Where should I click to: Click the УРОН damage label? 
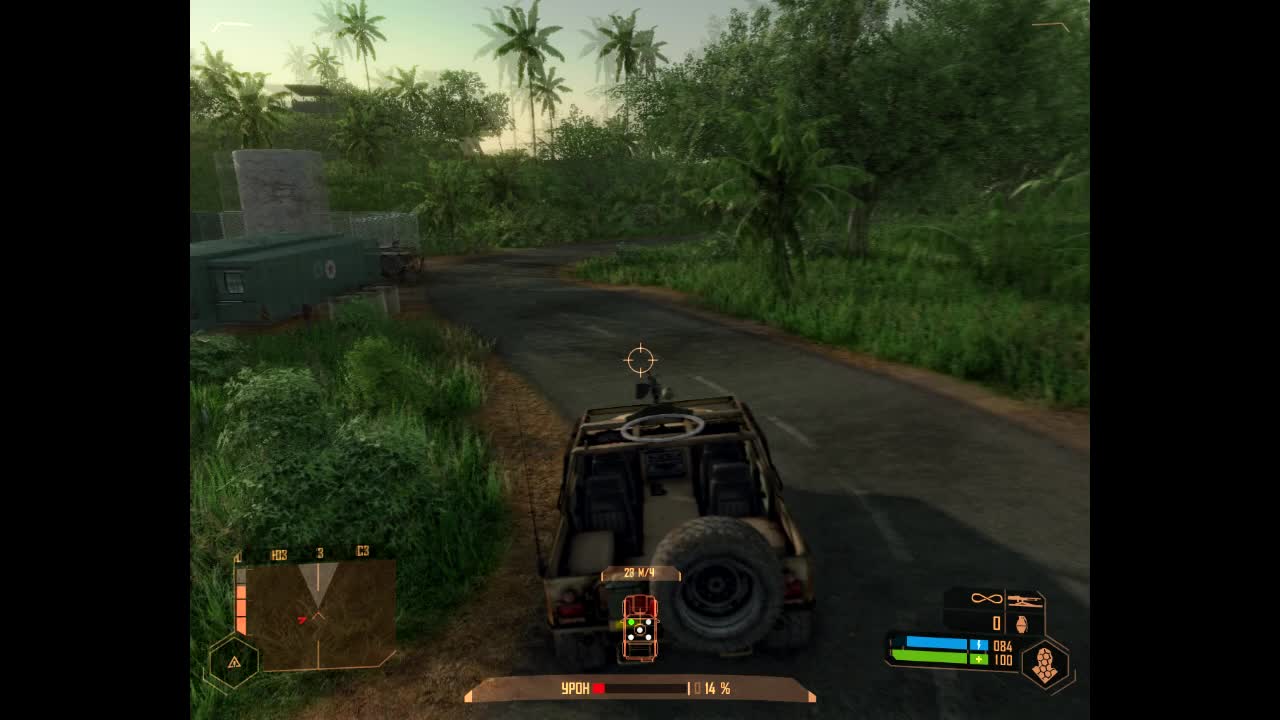click(575, 686)
